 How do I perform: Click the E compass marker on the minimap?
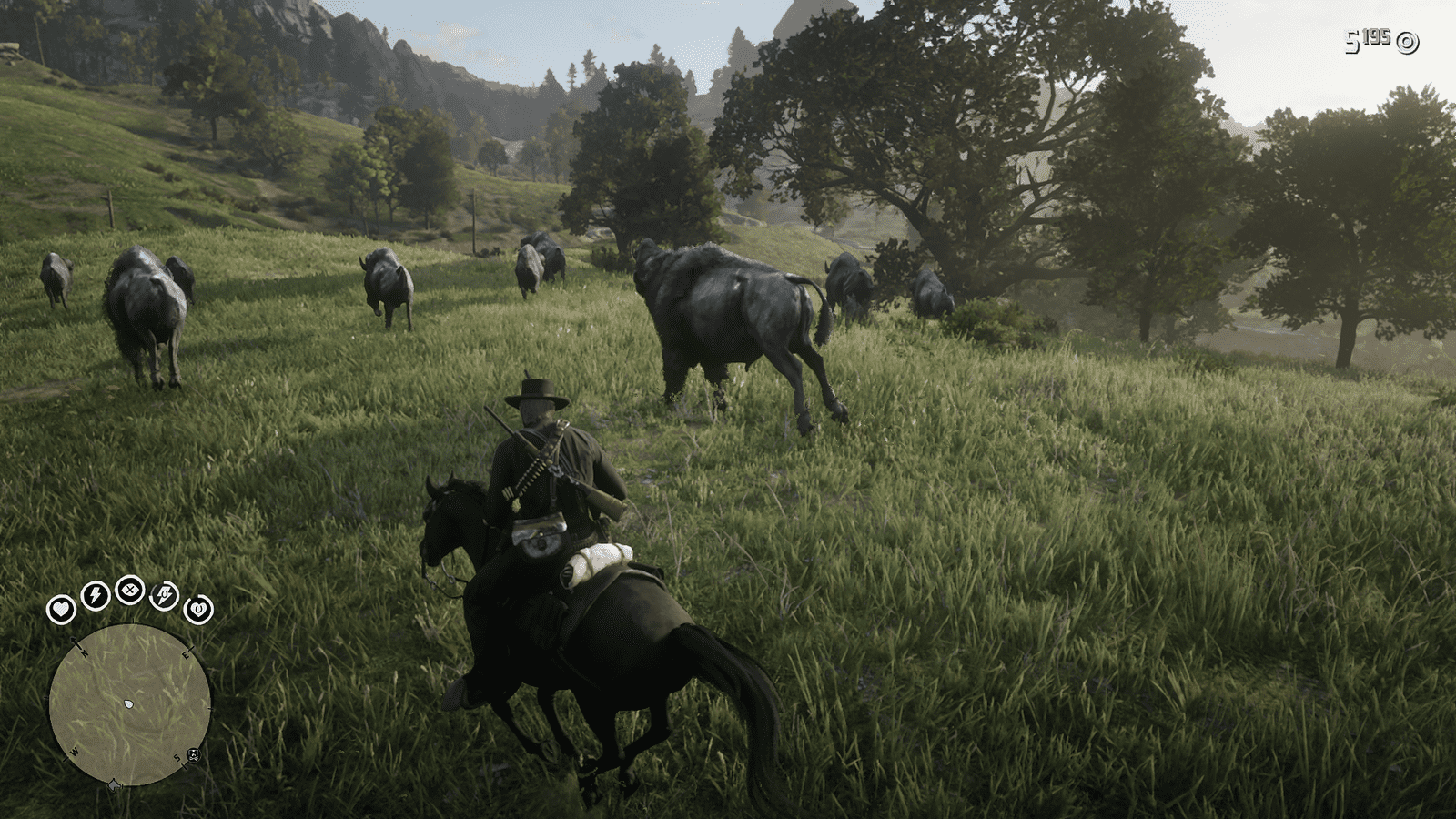[x=187, y=654]
